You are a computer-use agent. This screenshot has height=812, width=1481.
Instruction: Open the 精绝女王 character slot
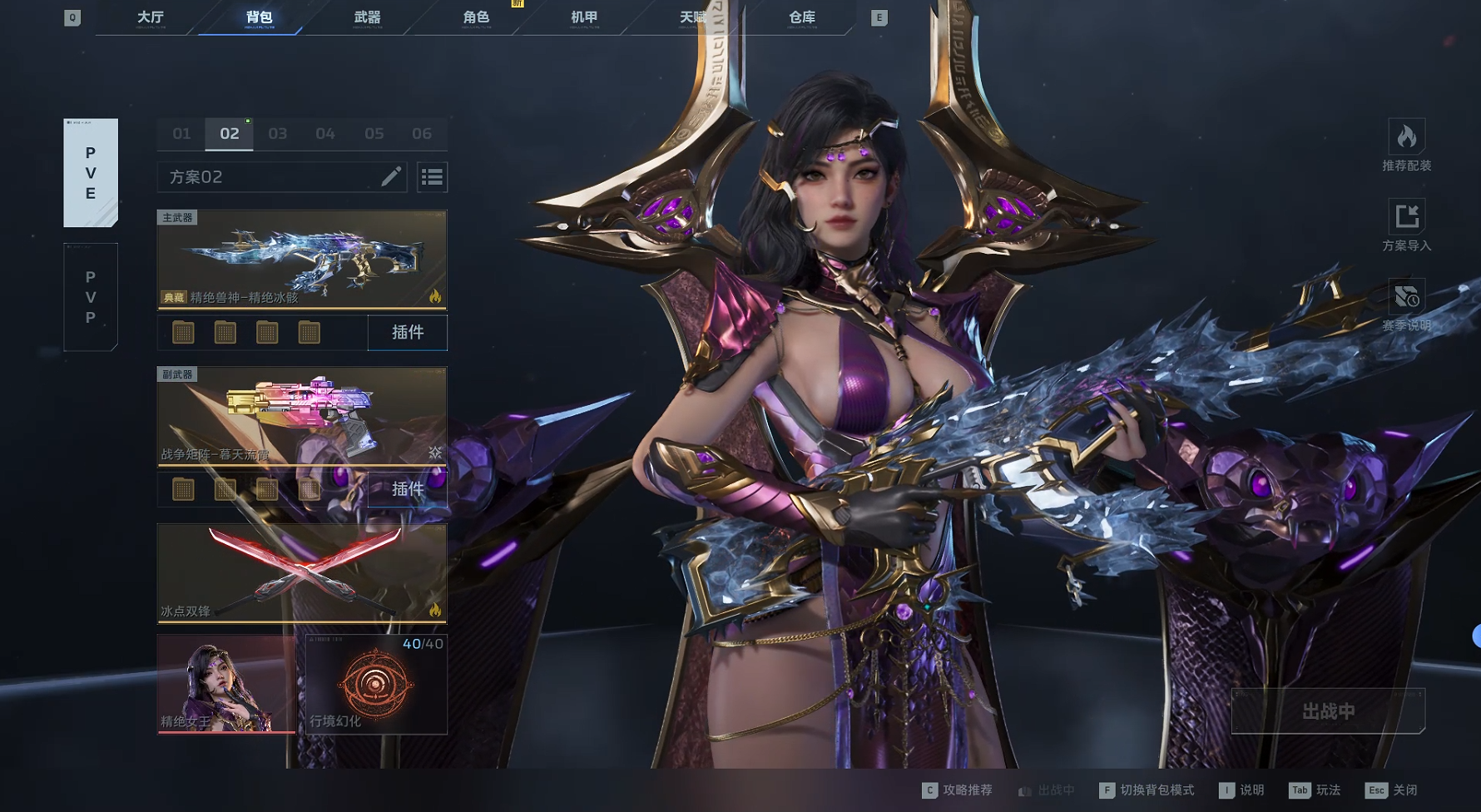click(x=226, y=684)
